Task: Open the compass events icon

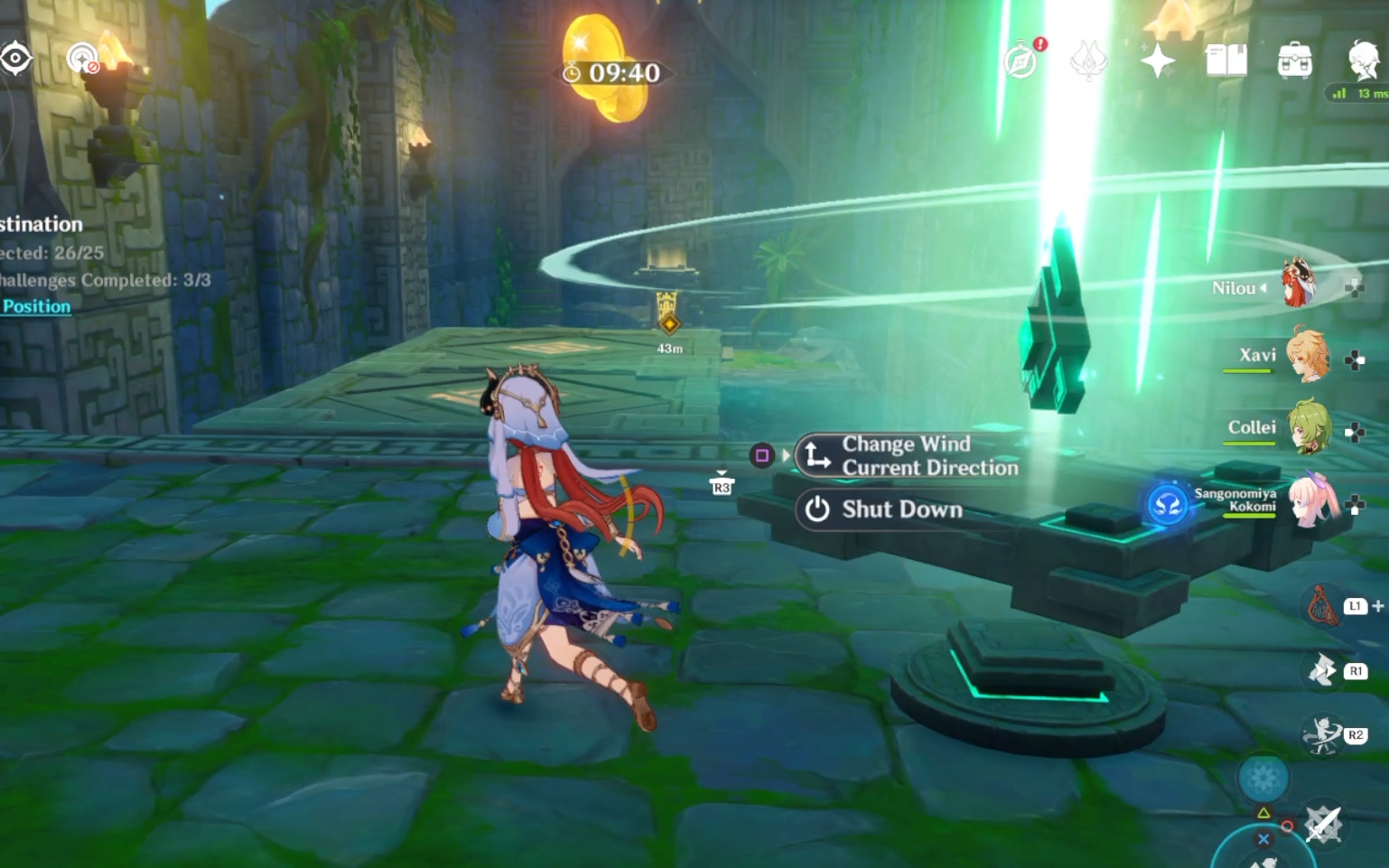Action: point(1021,61)
